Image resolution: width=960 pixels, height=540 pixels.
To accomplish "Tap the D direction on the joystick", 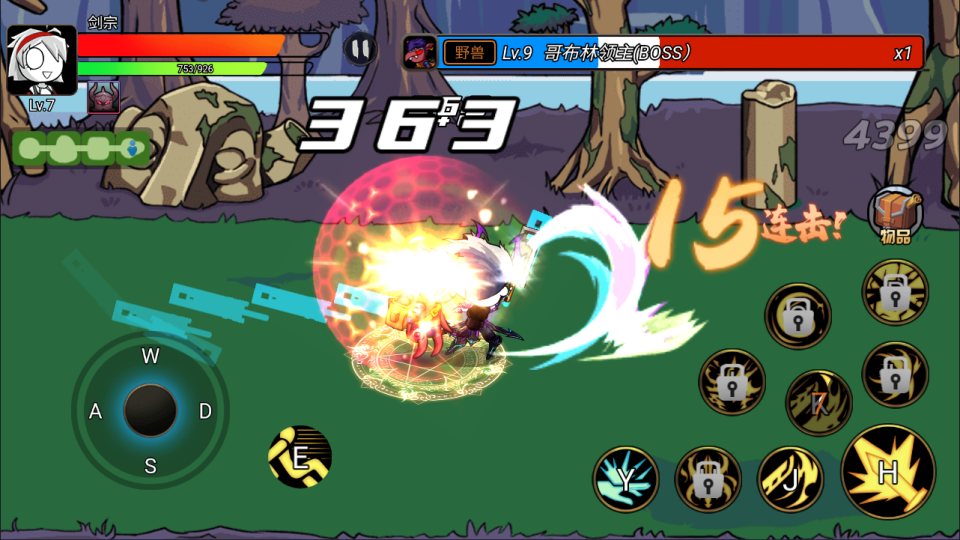I will coord(205,411).
